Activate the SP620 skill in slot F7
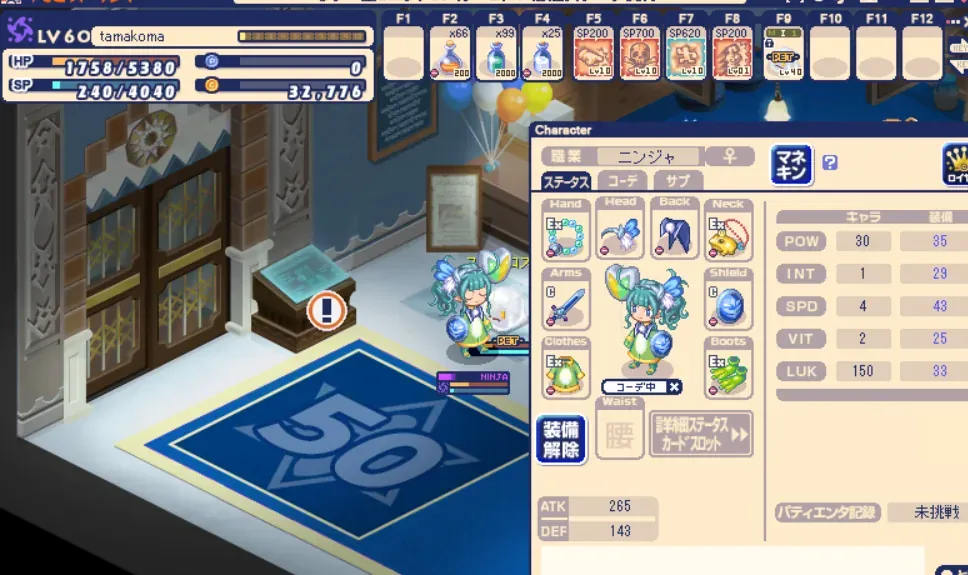Viewport: 968px width, 575px height. [x=686, y=53]
